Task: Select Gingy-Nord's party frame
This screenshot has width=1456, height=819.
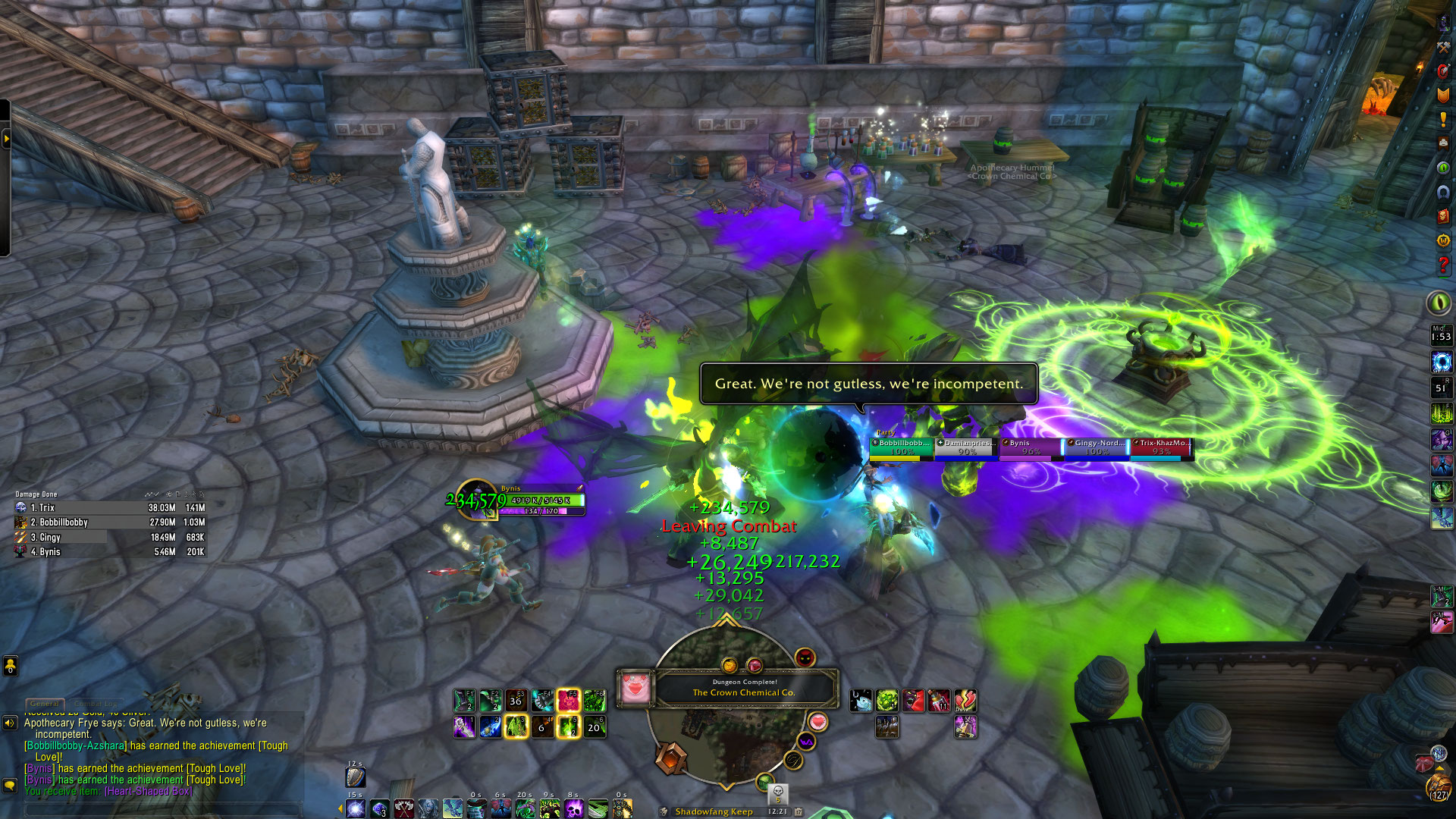Action: pos(1096,447)
